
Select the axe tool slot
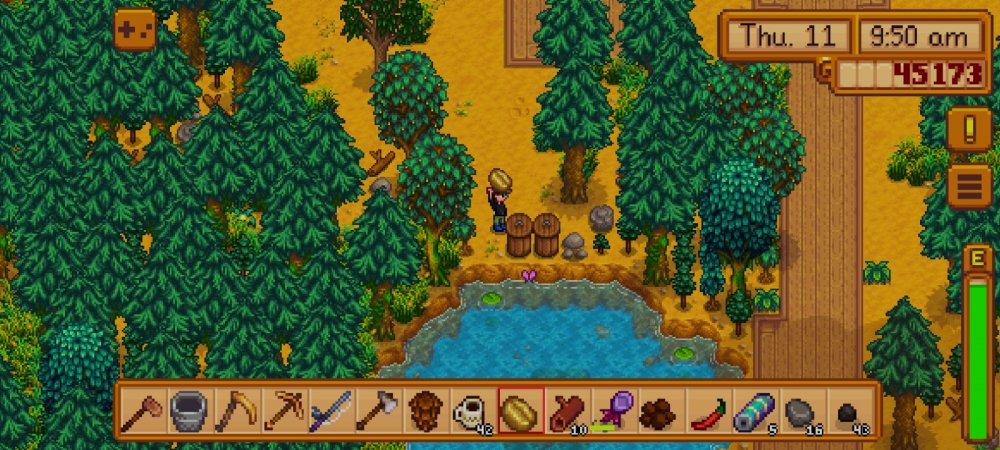click(x=379, y=411)
